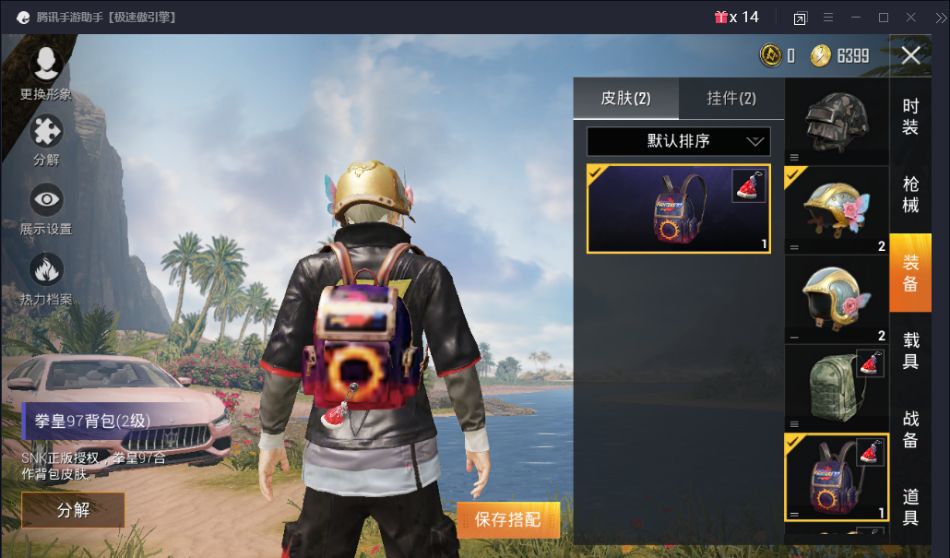Open the 道具 items category
Image resolution: width=950 pixels, height=558 pixels.
[x=910, y=506]
